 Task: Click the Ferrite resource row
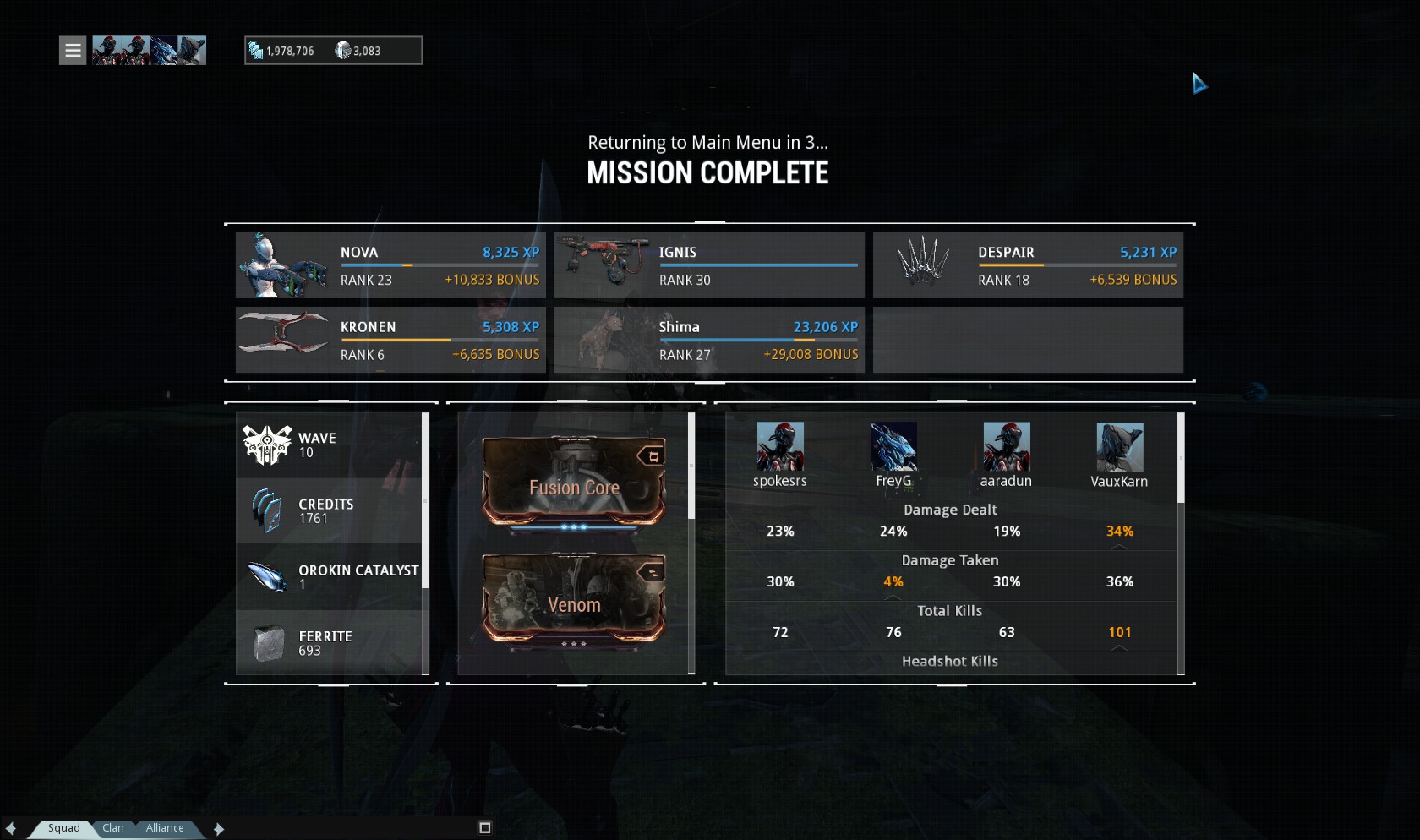point(331,642)
